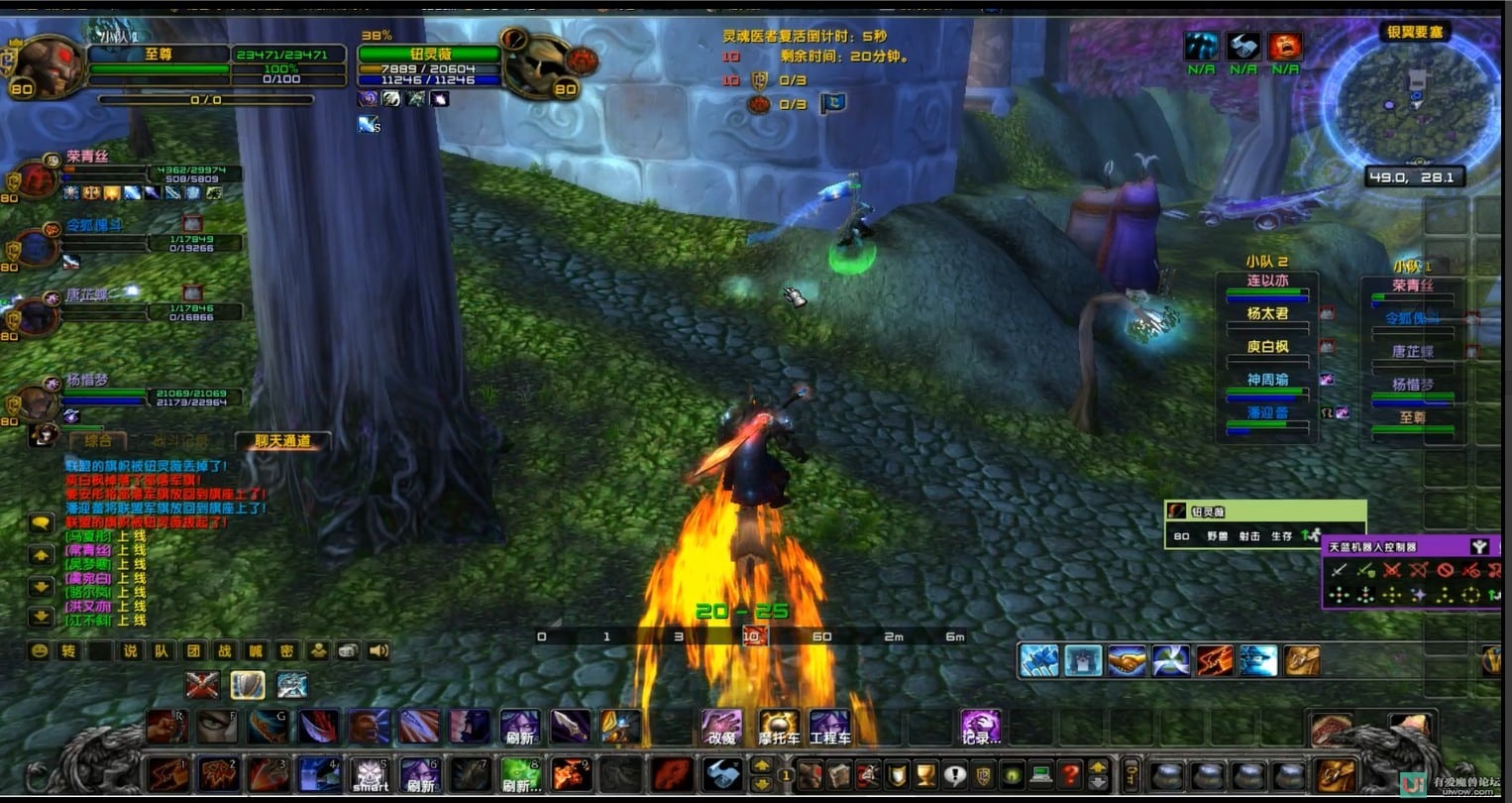Choose the 密 whisper channel button
This screenshot has height=803, width=1512.
click(x=286, y=651)
